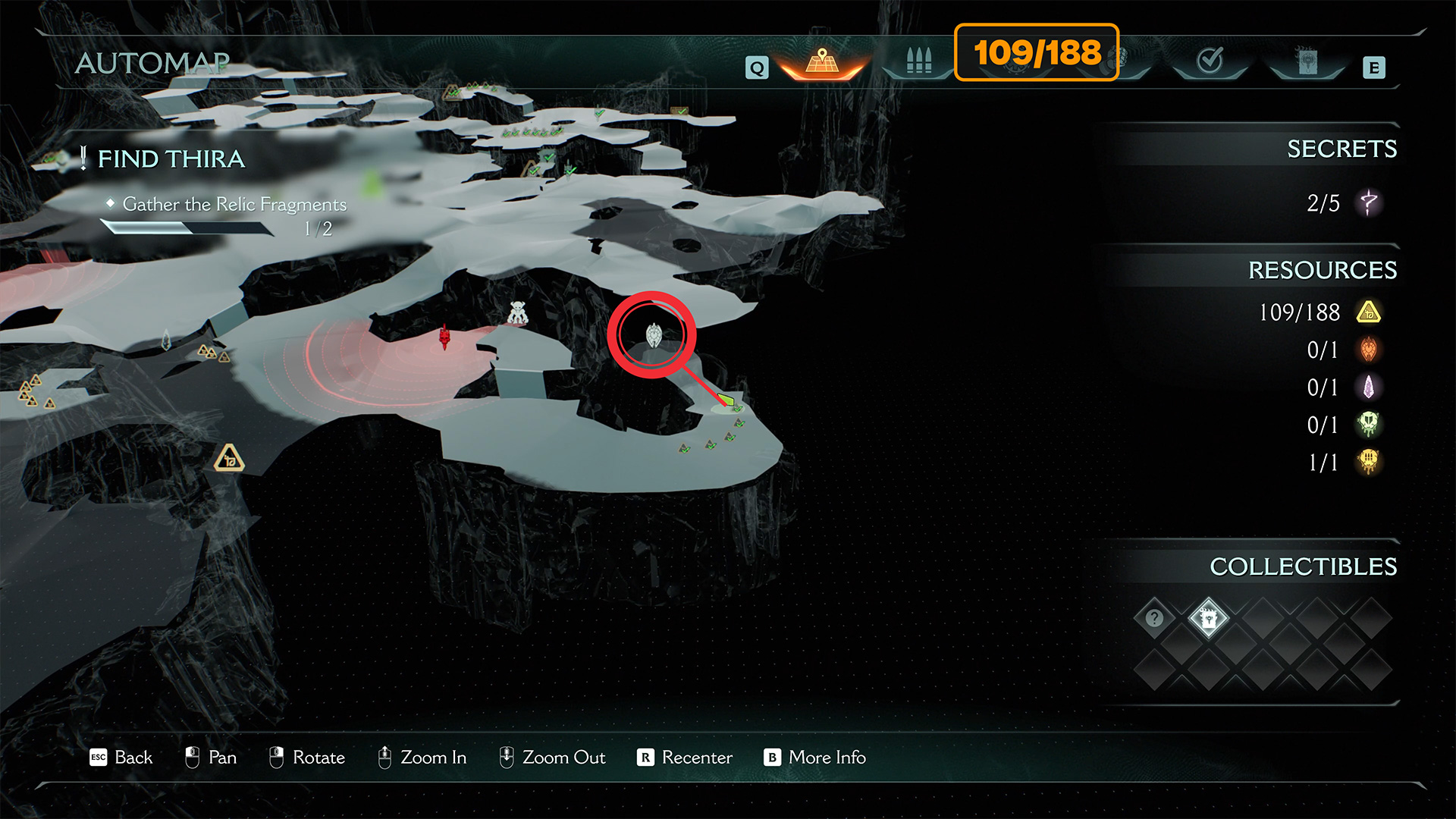Image resolution: width=1456 pixels, height=819 pixels.
Task: Open the checkmark tab
Action: coord(1210,60)
